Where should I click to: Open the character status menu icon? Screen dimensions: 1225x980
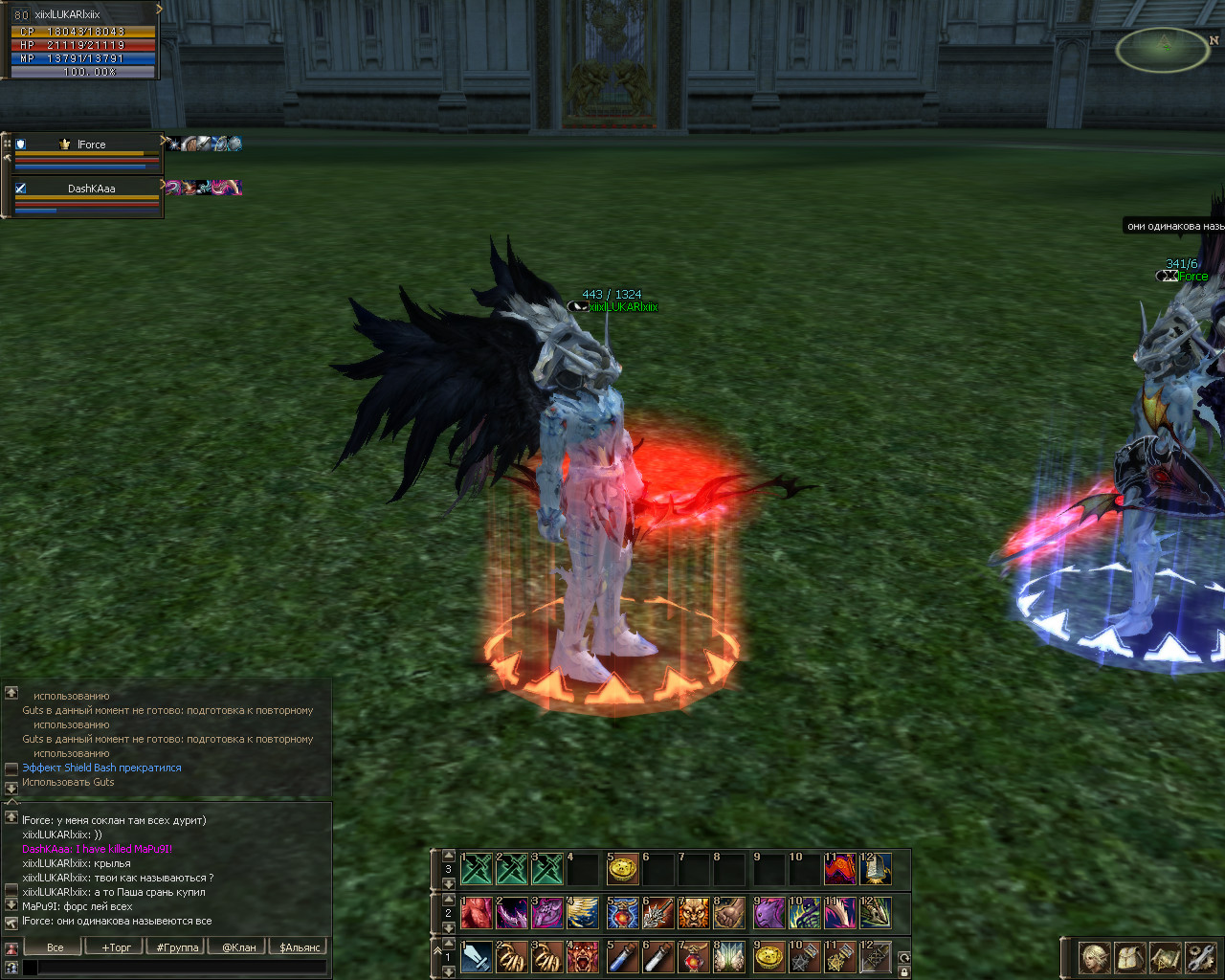[x=1095, y=957]
